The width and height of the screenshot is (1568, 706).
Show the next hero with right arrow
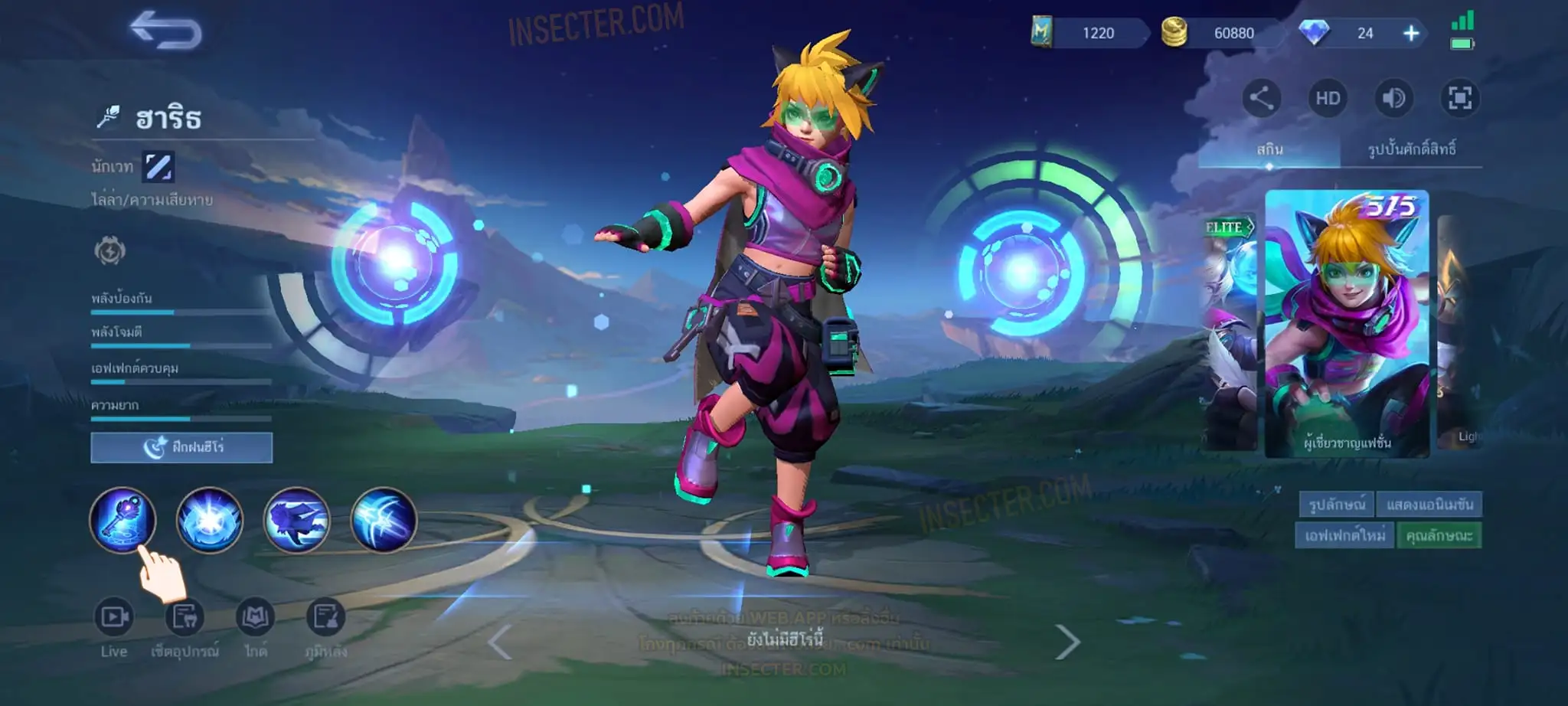pyautogui.click(x=1067, y=642)
